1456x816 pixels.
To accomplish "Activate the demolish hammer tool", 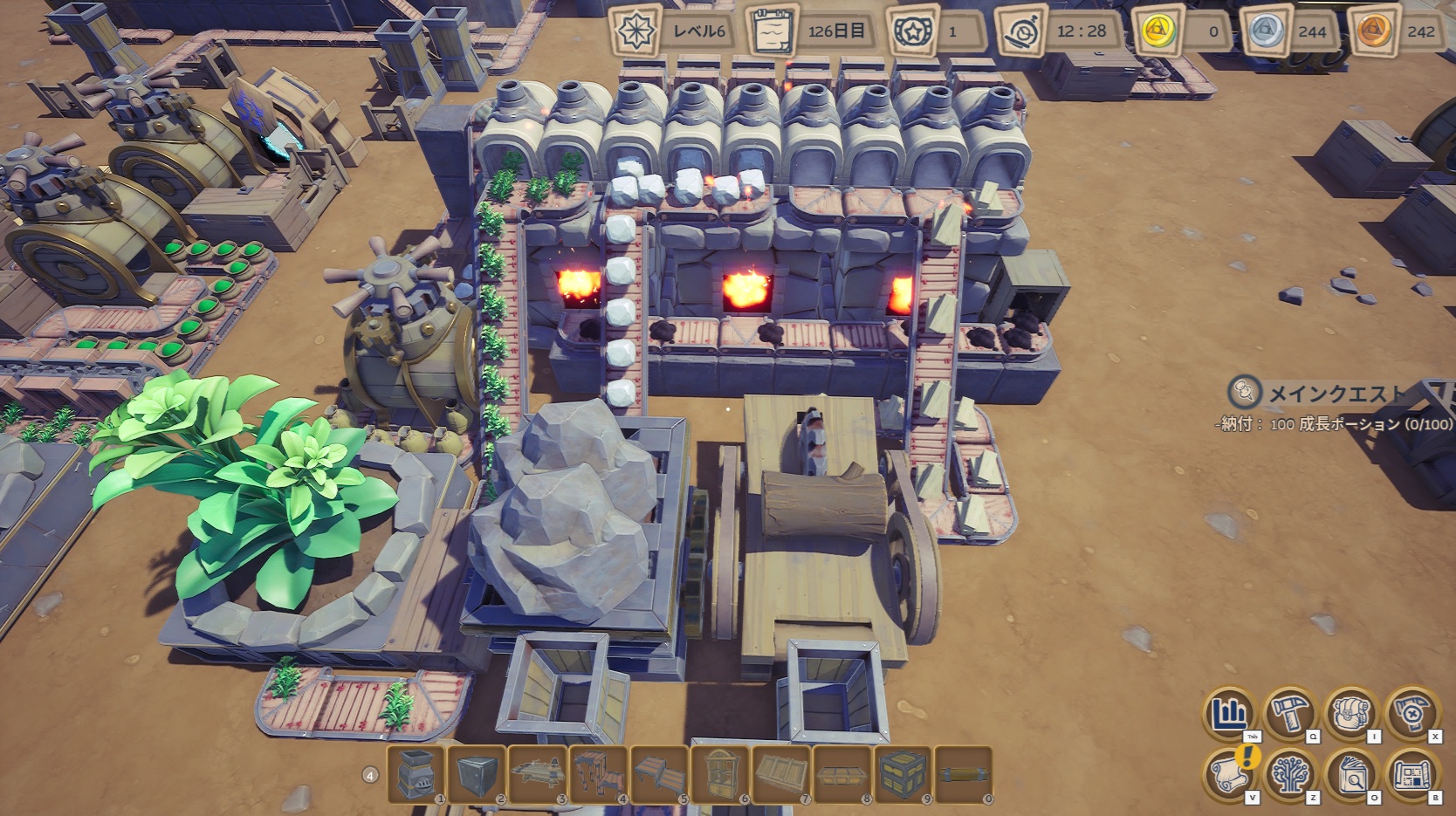I will coord(1411,714).
